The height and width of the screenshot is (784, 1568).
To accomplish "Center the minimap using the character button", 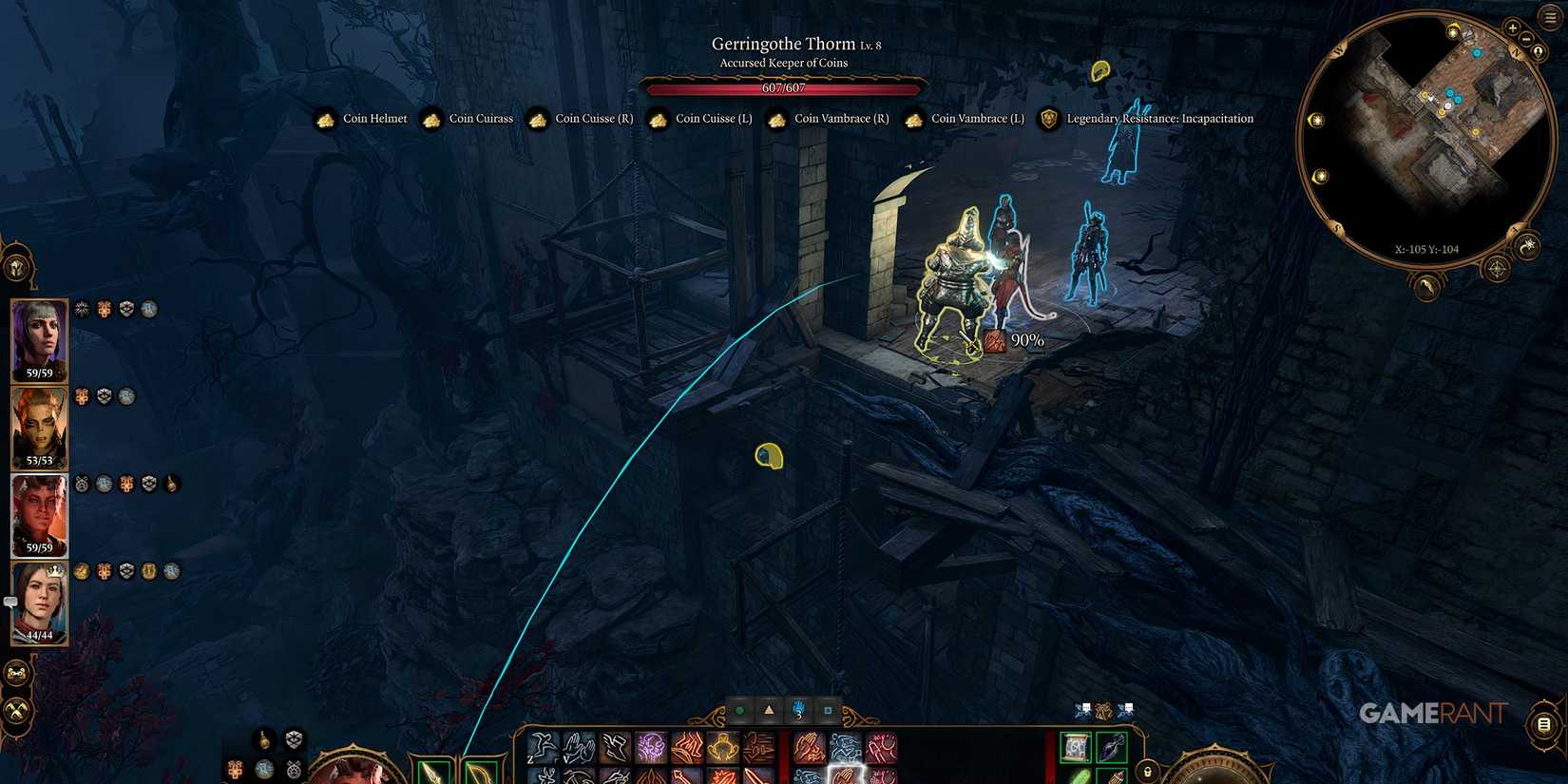I will [x=1538, y=50].
